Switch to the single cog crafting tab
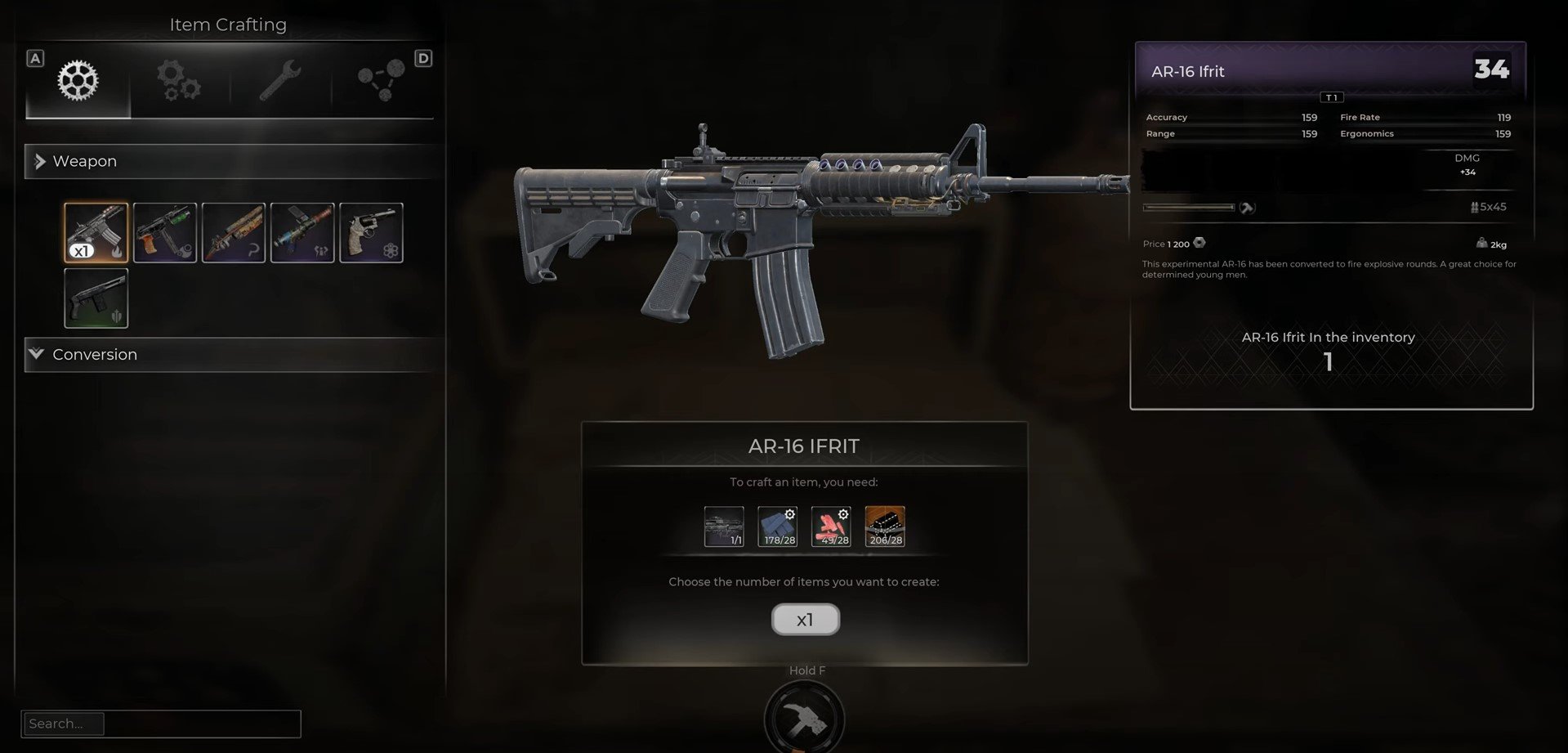 pos(78,81)
